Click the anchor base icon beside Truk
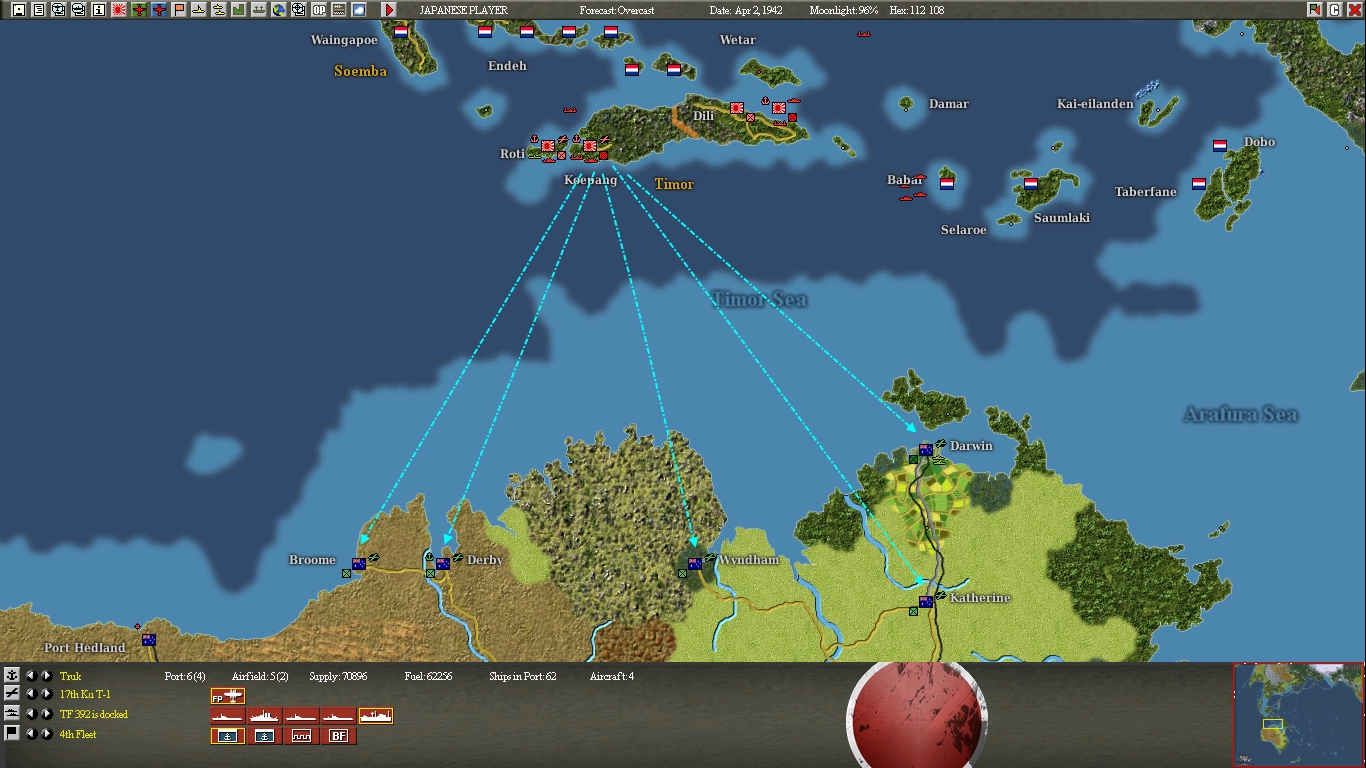Screen dimensions: 1366x768 pos(13,675)
